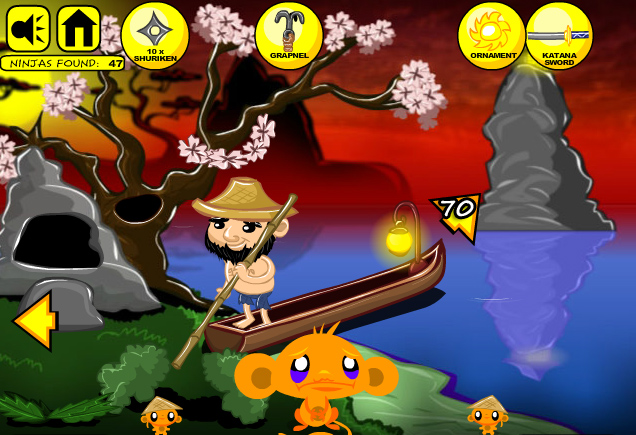Go to the home menu
The image size is (636, 435).
click(x=78, y=29)
